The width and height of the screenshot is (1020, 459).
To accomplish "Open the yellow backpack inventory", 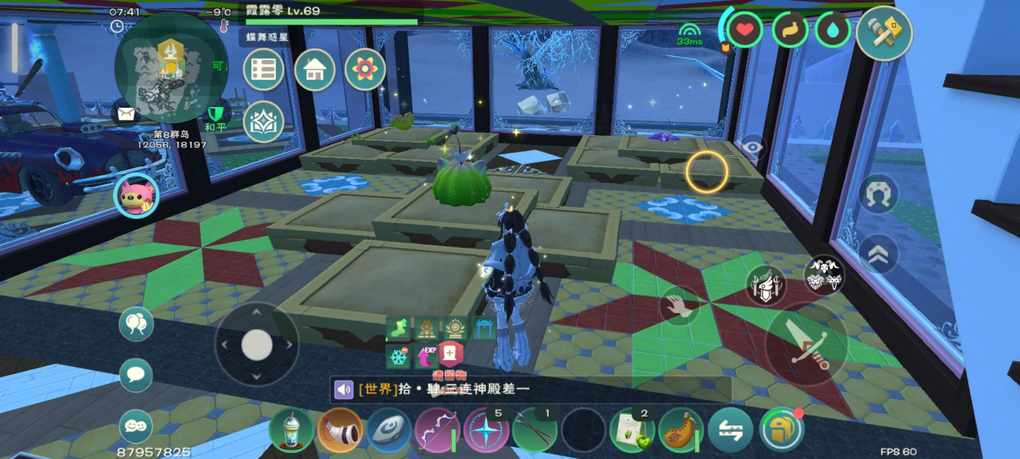I will pos(781,430).
